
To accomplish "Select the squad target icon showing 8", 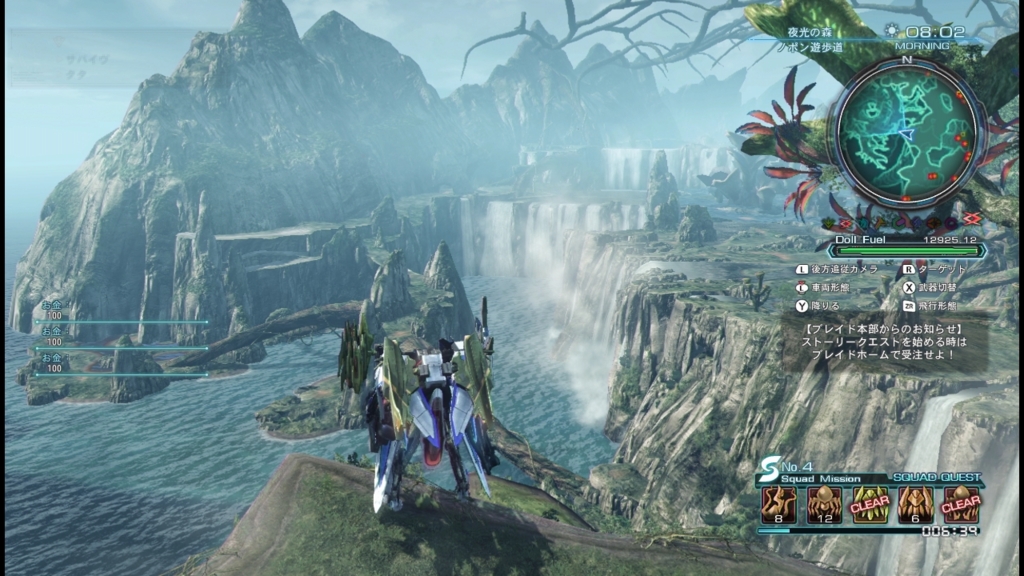I will click(x=775, y=505).
